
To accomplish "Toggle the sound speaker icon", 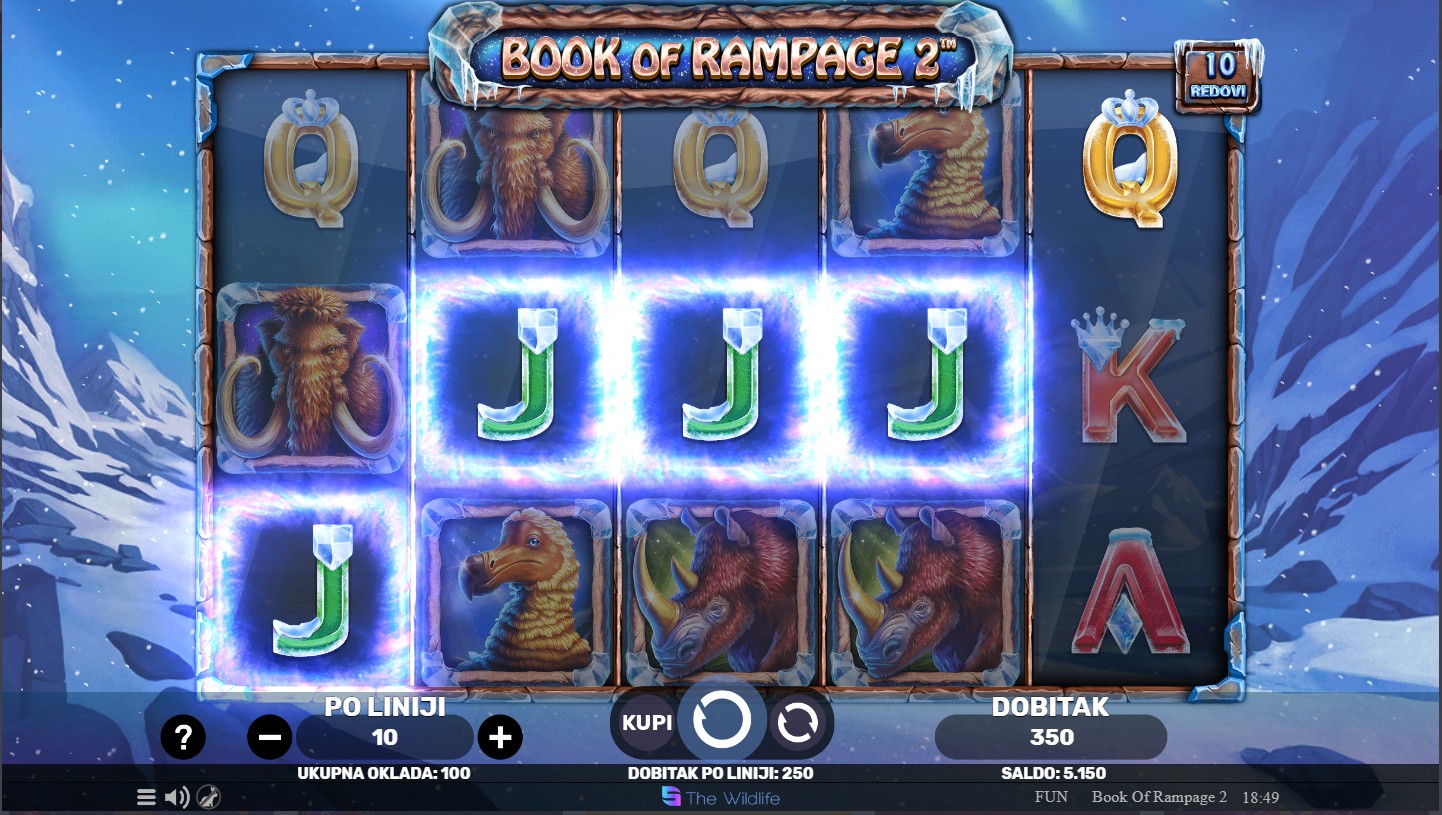I will tap(177, 797).
